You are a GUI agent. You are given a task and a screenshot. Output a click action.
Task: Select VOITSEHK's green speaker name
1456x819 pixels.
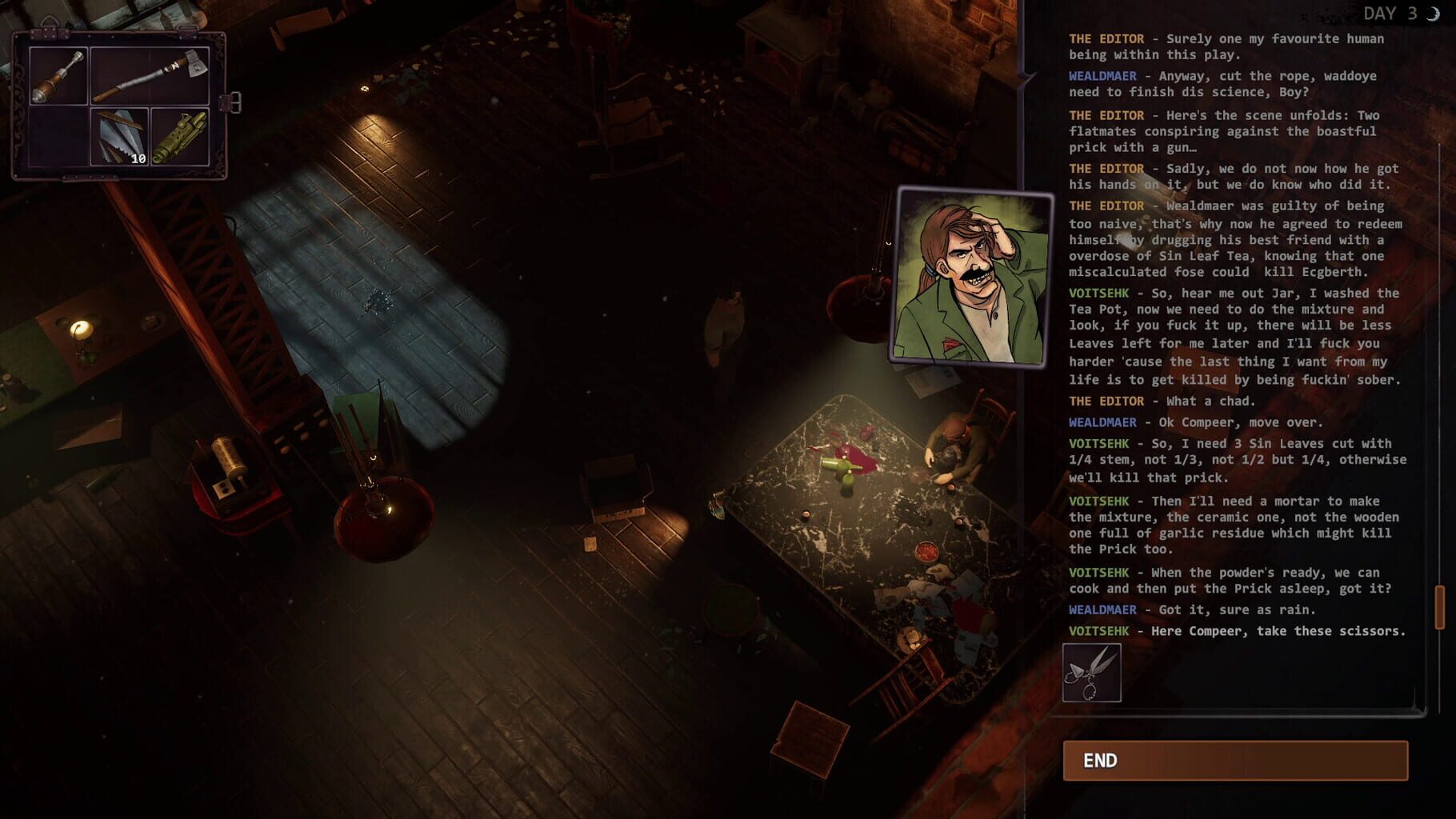[1102, 294]
